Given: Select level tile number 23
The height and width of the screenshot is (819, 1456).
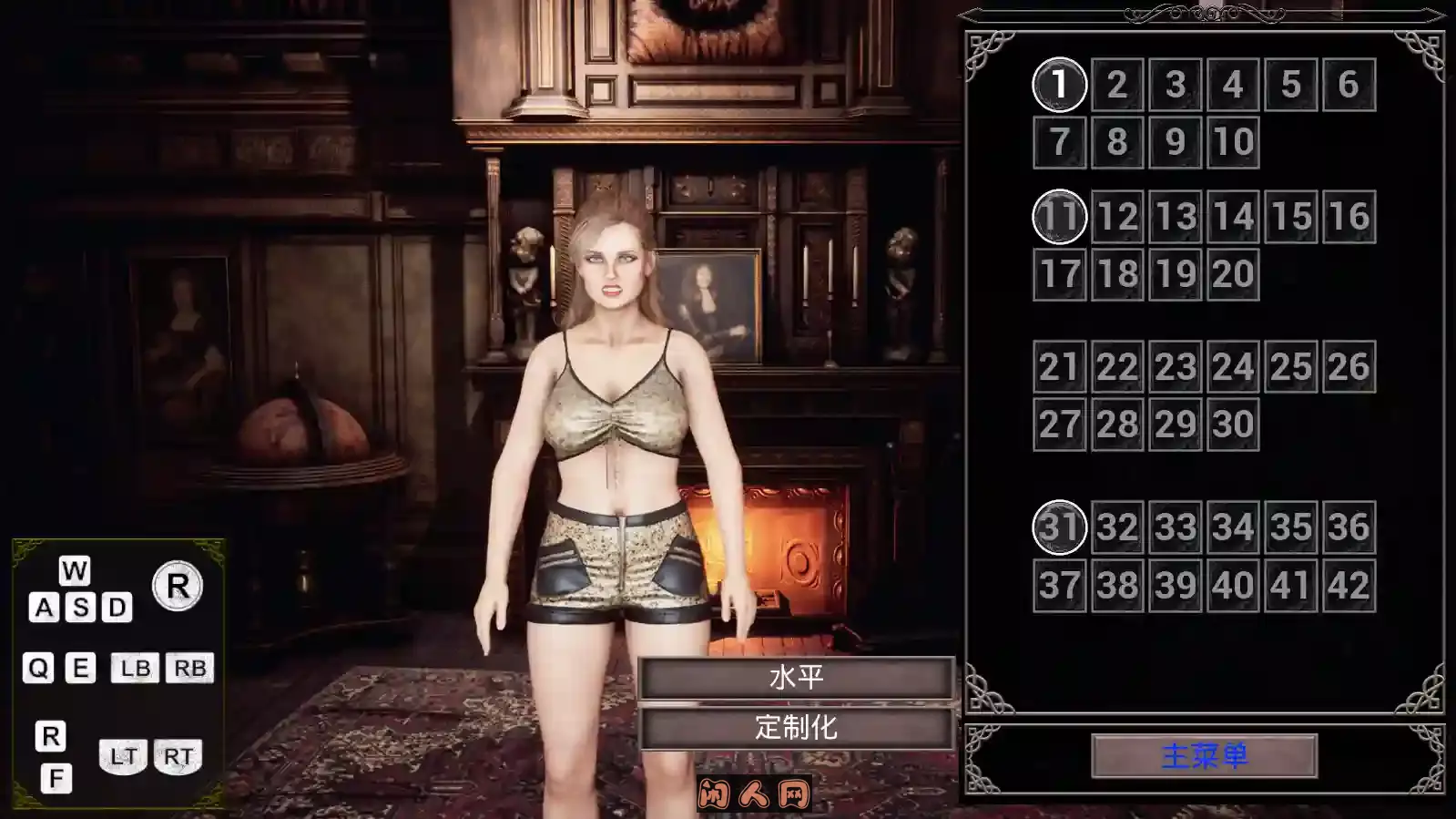Looking at the screenshot, I should click(1175, 367).
